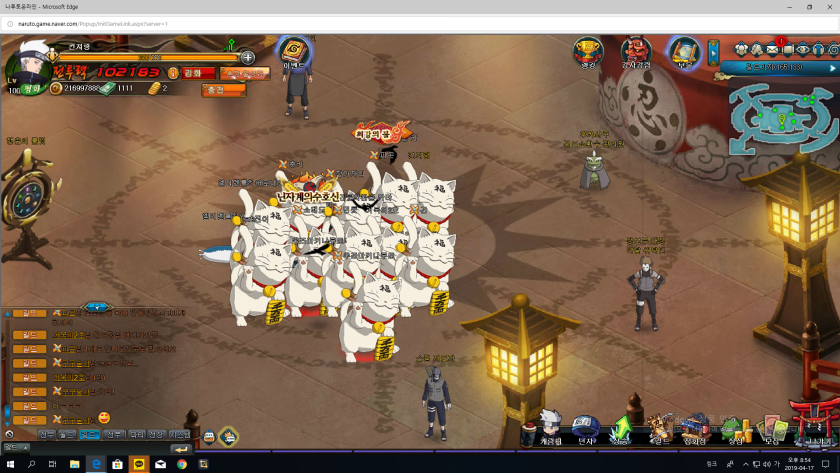
Task: Open the 캐릭터 character menu
Action: 551,427
